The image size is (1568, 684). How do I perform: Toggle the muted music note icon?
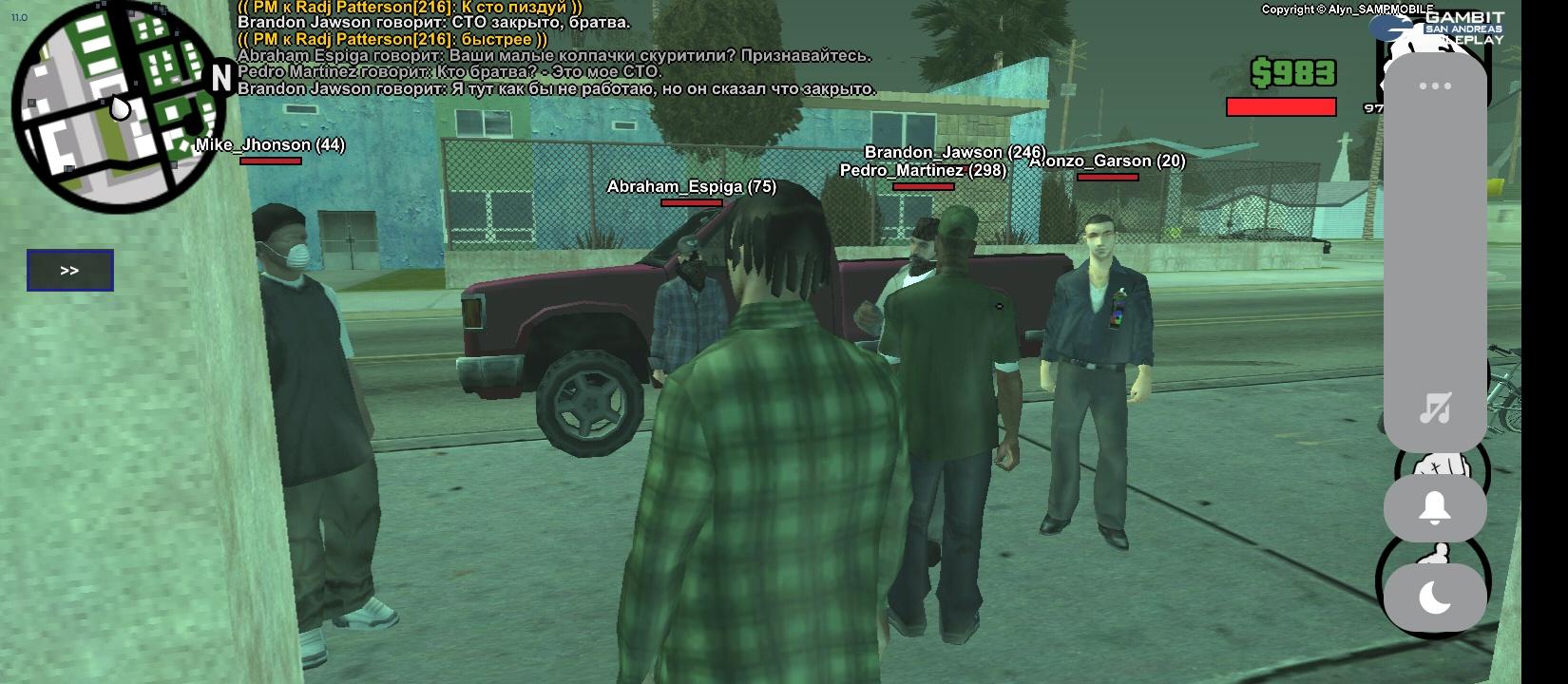[x=1434, y=408]
